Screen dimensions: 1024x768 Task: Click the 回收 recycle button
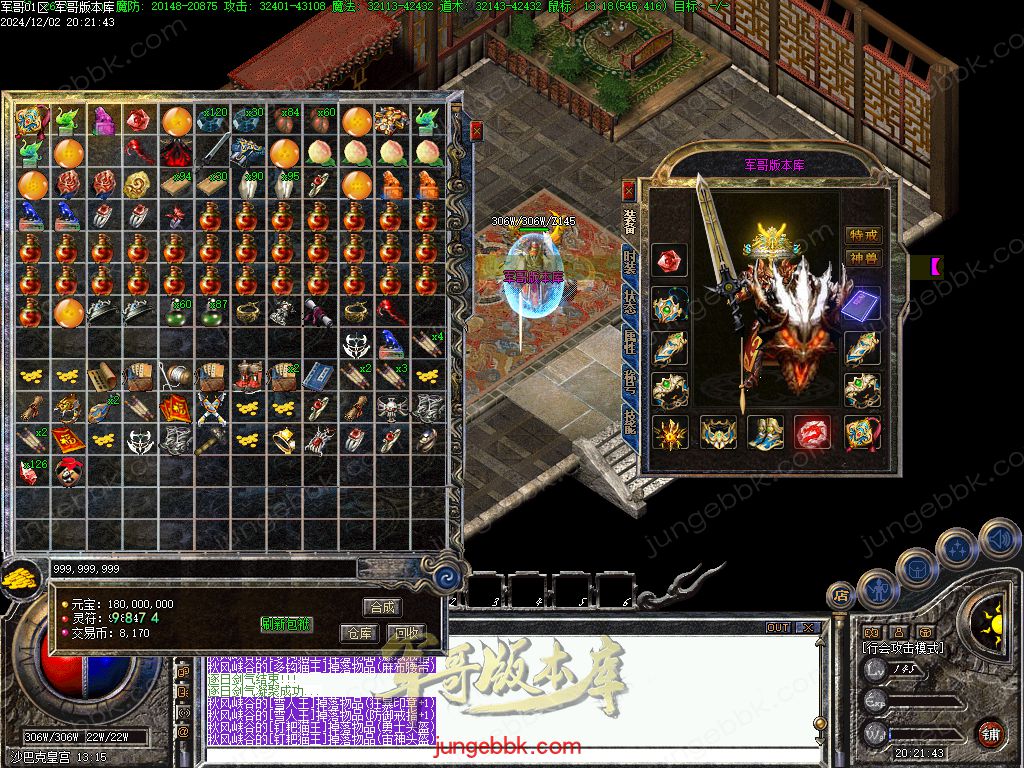click(405, 633)
